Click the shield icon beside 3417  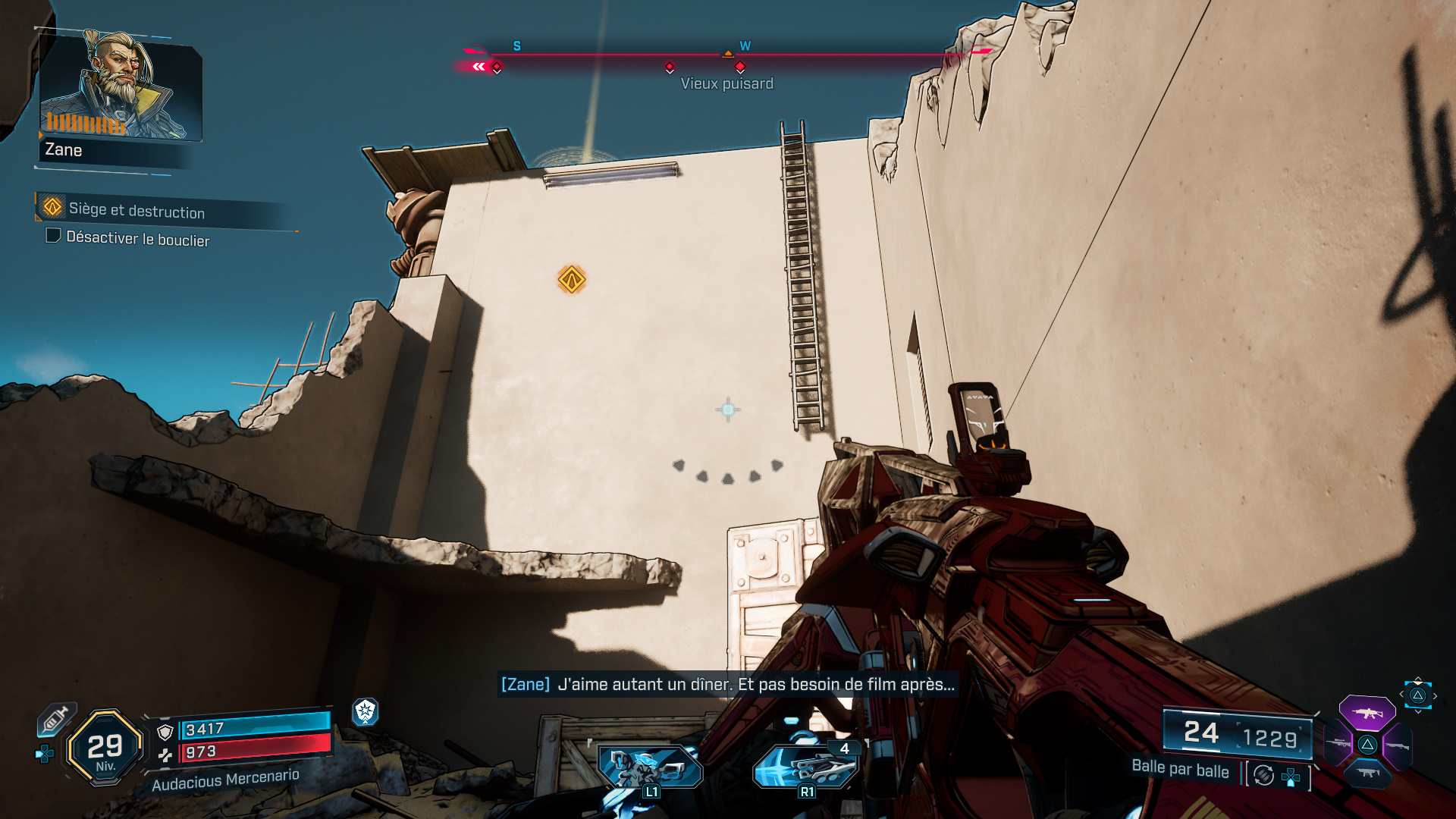tap(165, 731)
